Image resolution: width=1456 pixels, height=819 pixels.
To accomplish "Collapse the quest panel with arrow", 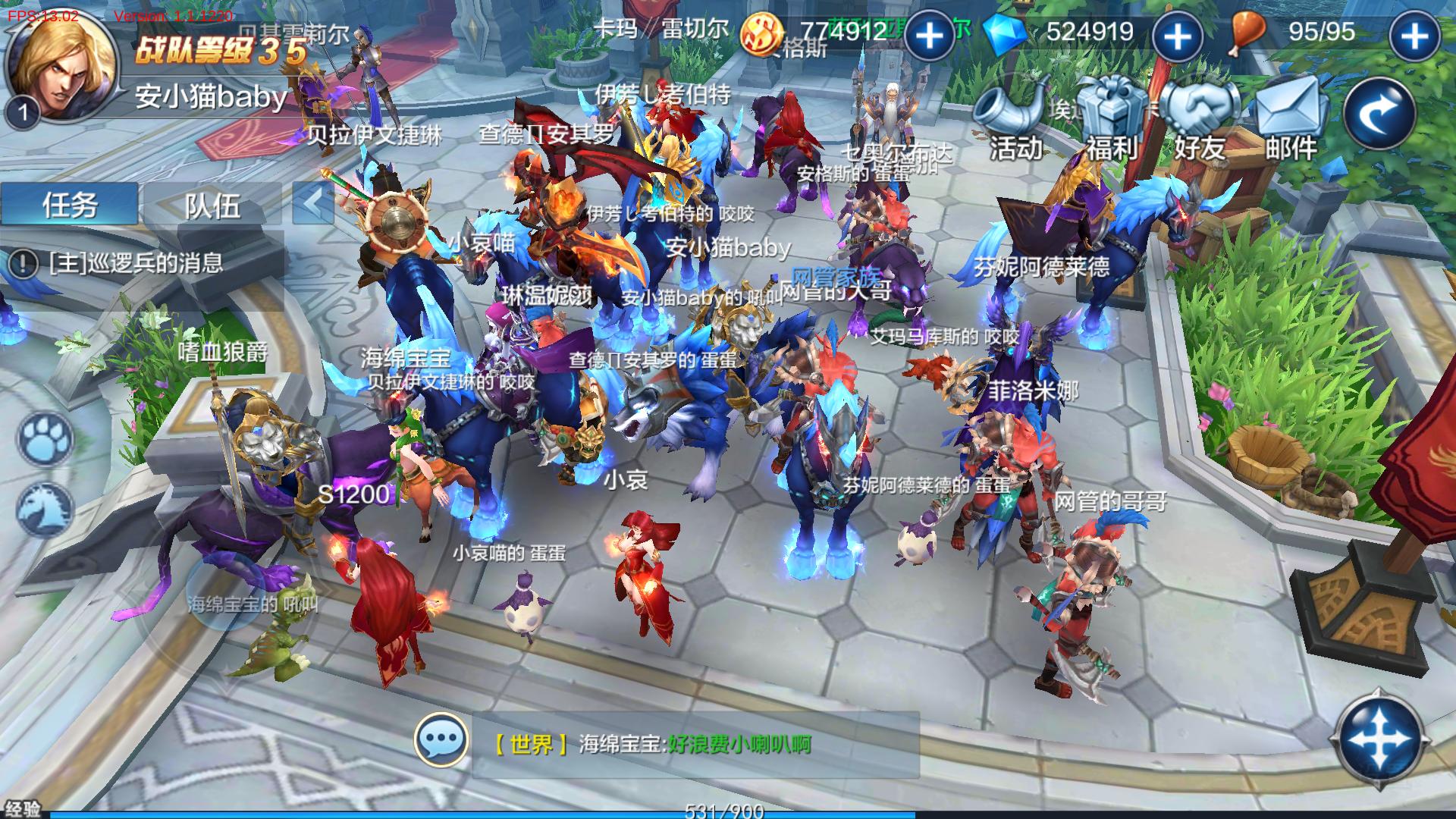I will (x=312, y=203).
